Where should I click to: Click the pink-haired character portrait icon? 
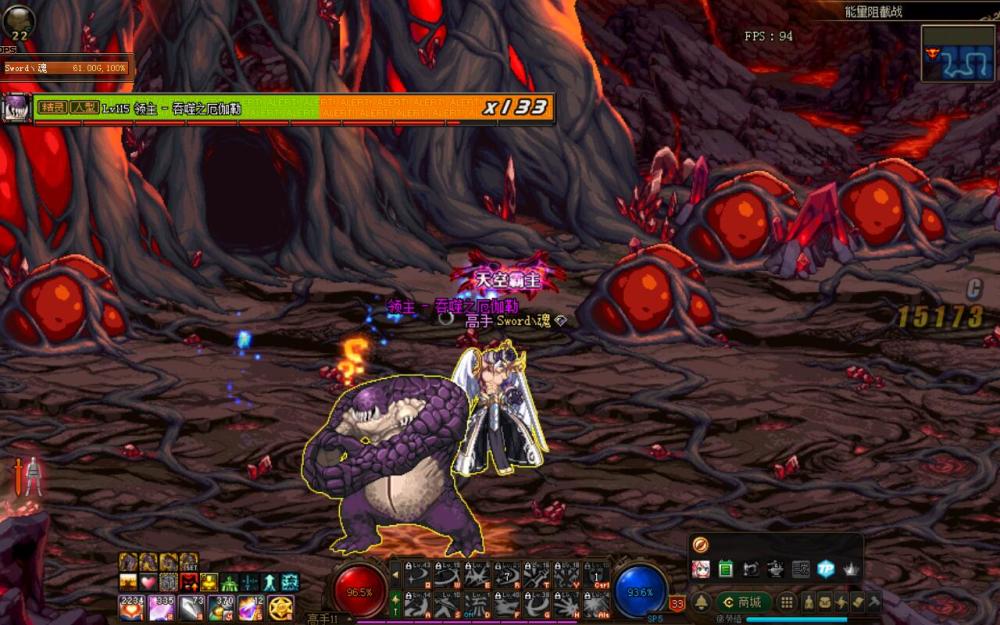[x=701, y=569]
